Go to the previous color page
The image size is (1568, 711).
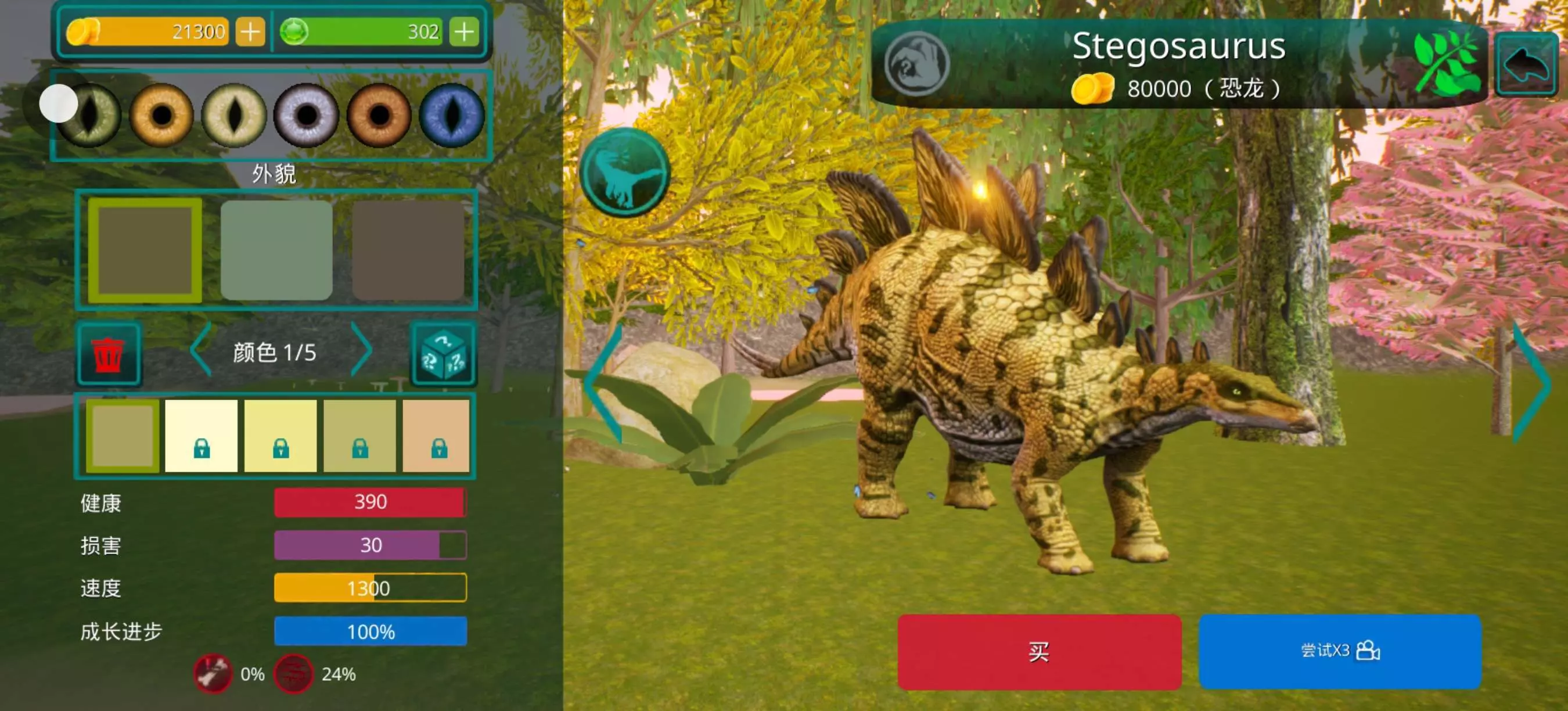[200, 351]
